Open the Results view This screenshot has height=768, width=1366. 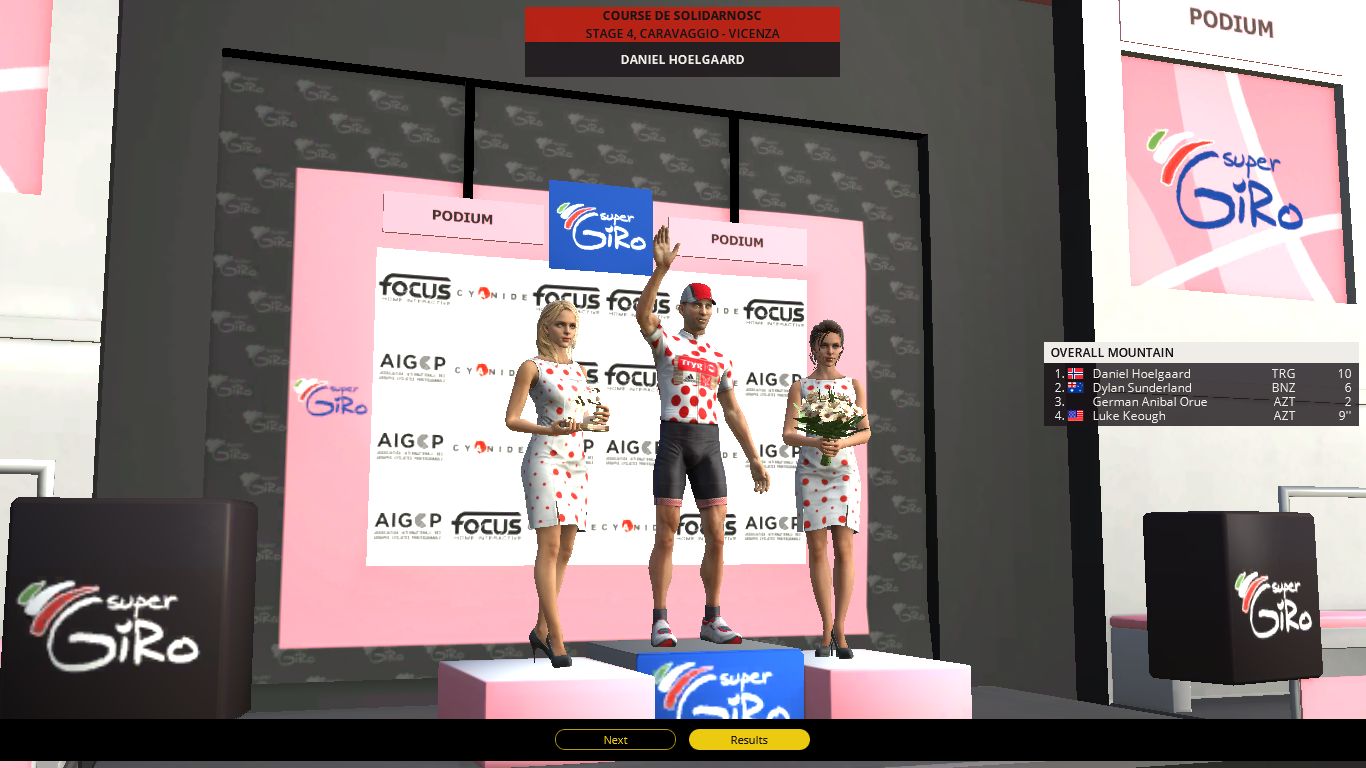[748, 740]
